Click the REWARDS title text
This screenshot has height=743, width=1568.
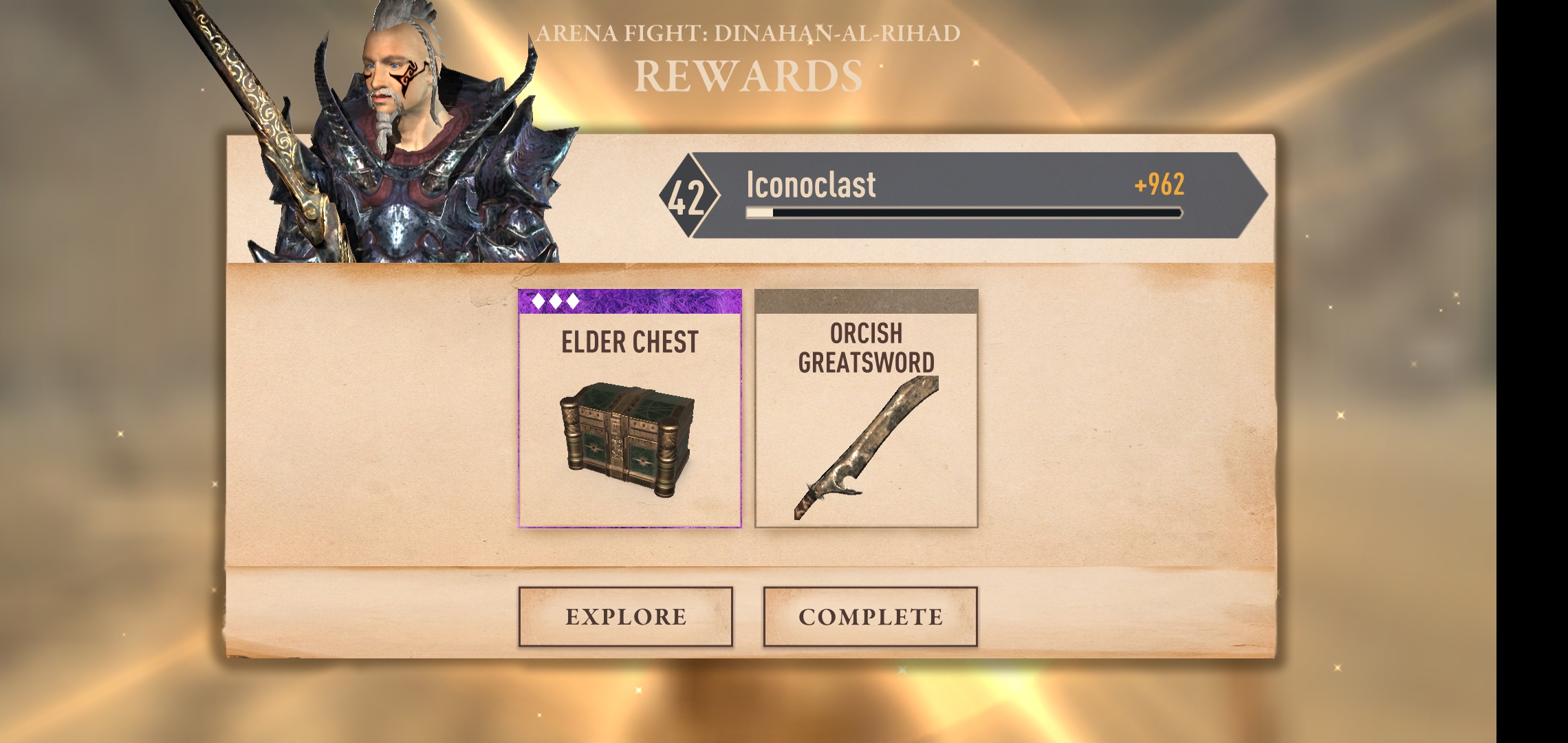[x=750, y=76]
